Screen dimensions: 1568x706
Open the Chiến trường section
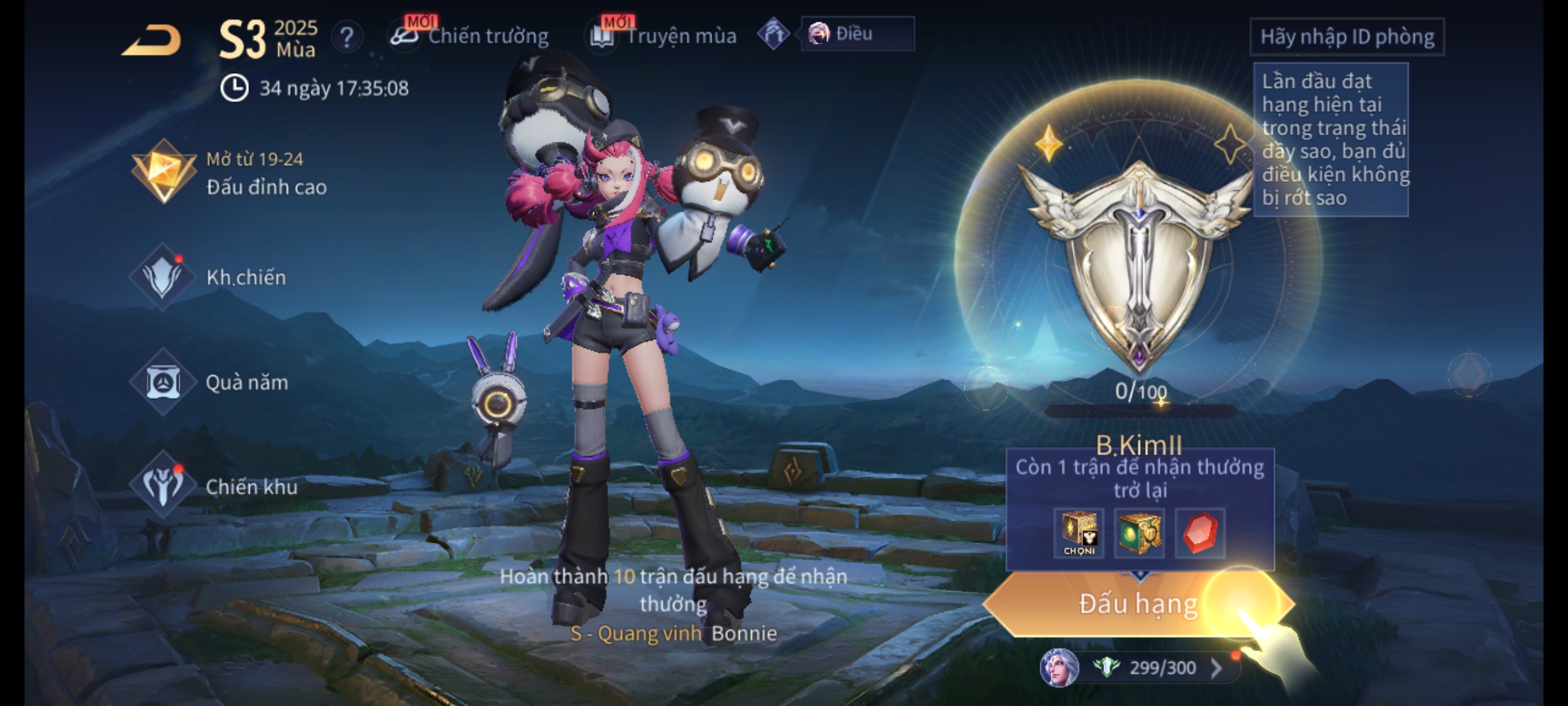point(470,36)
